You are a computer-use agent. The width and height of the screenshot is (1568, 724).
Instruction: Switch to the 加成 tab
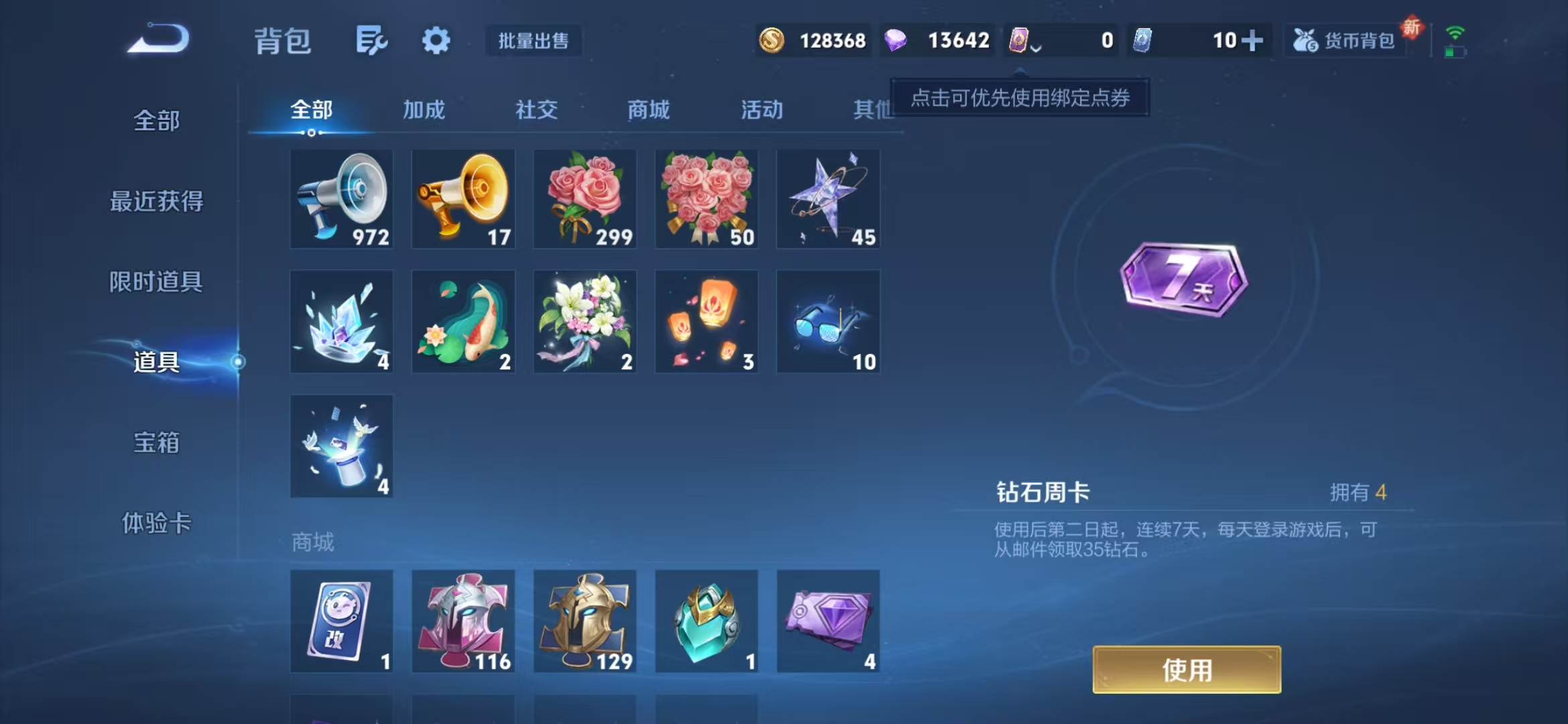(x=425, y=111)
